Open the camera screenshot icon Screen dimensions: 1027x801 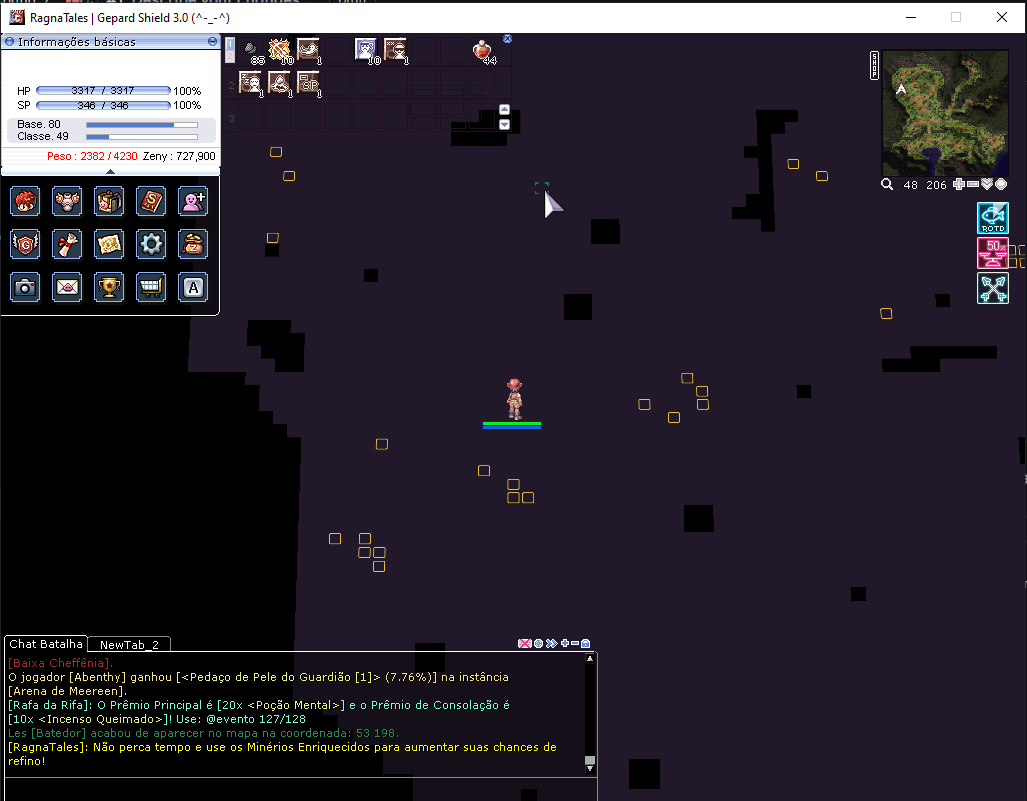point(25,287)
